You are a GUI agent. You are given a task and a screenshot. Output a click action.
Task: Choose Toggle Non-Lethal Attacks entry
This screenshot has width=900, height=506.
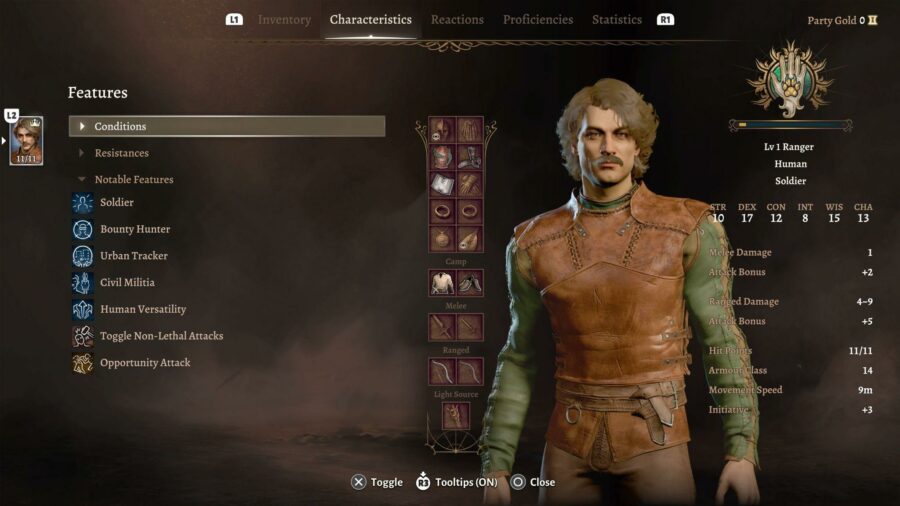(x=161, y=336)
